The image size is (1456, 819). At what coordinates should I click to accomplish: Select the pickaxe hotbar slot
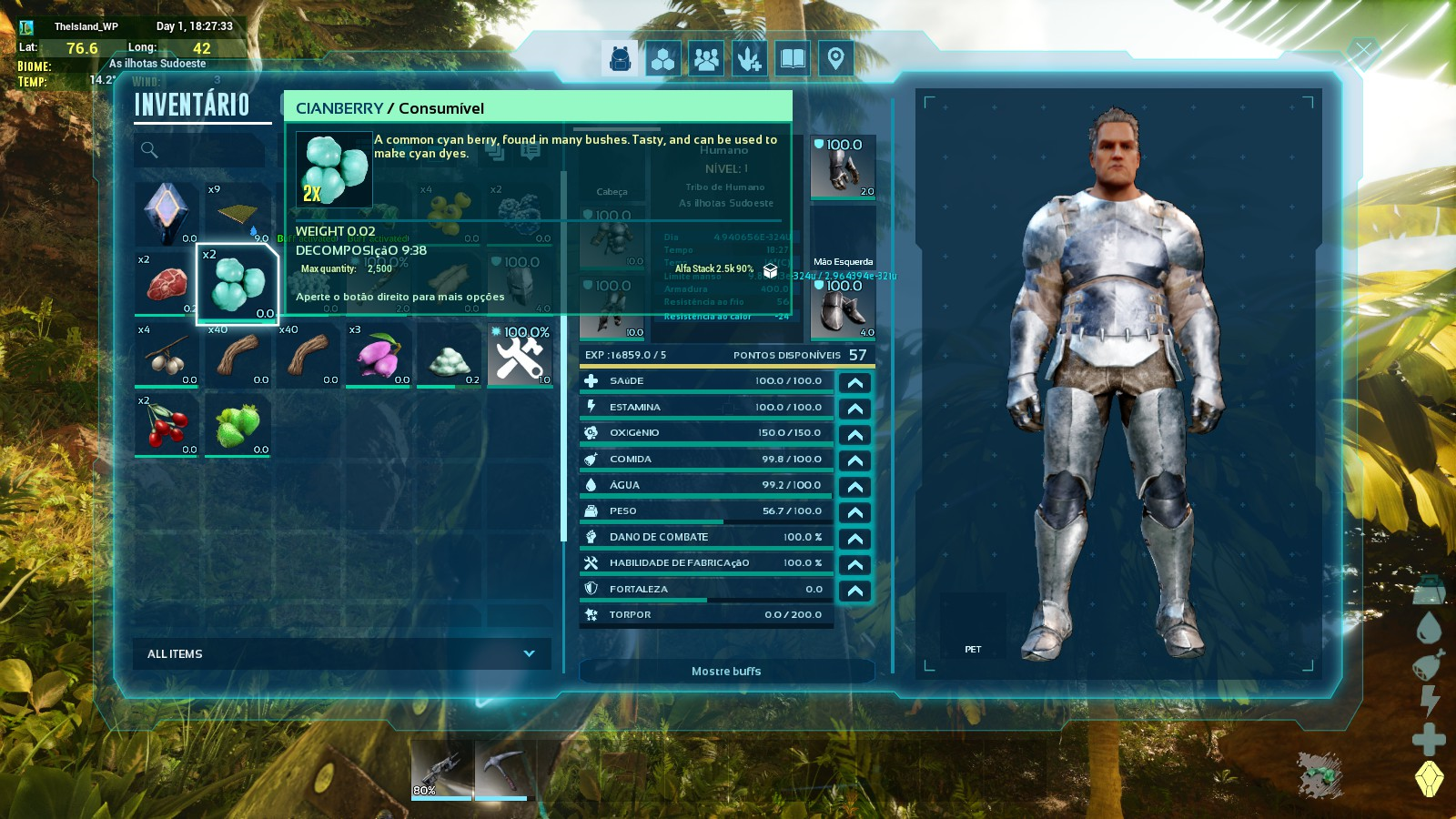pos(500,771)
